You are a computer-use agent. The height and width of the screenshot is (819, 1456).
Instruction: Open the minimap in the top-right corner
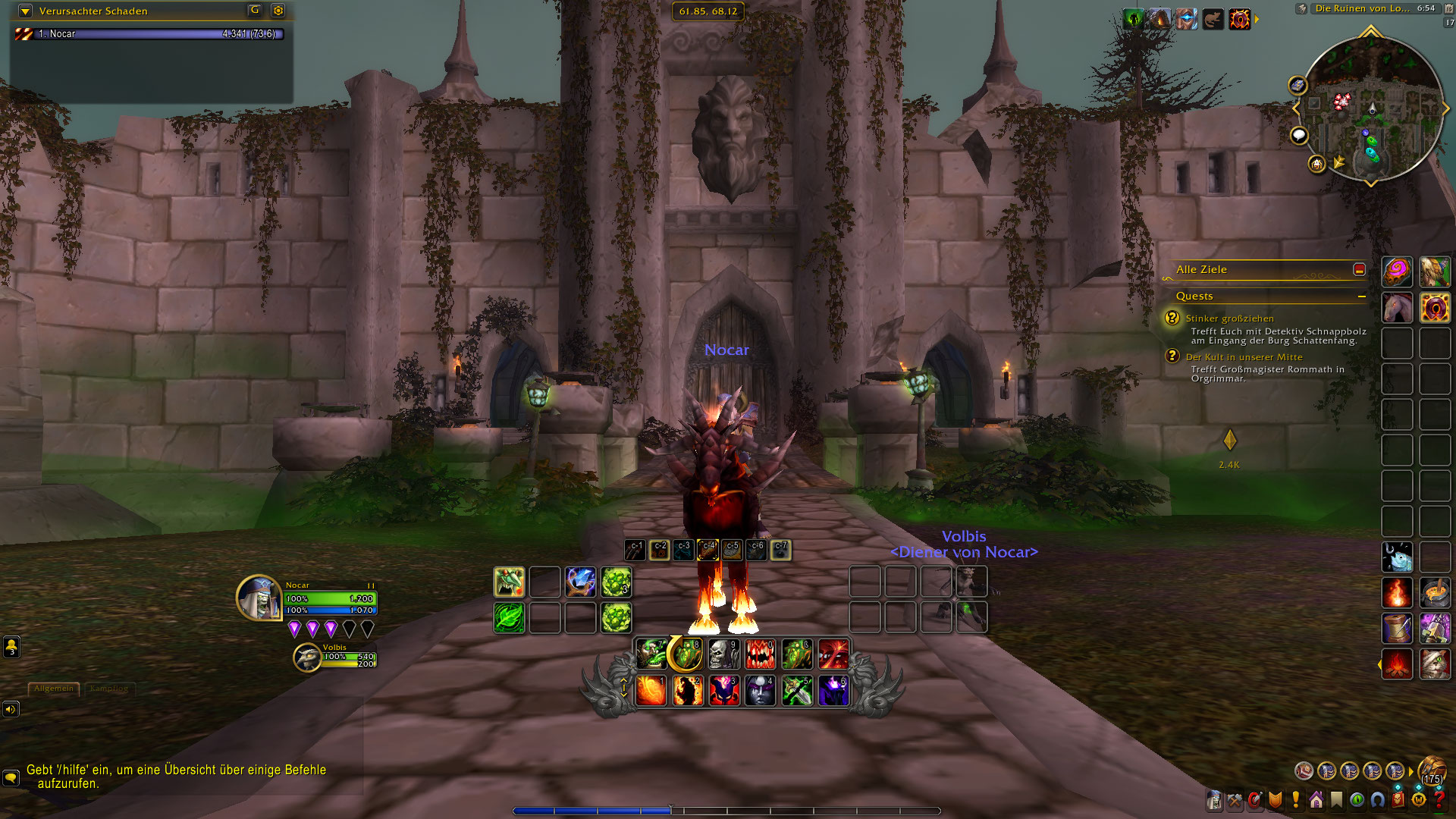[1371, 108]
